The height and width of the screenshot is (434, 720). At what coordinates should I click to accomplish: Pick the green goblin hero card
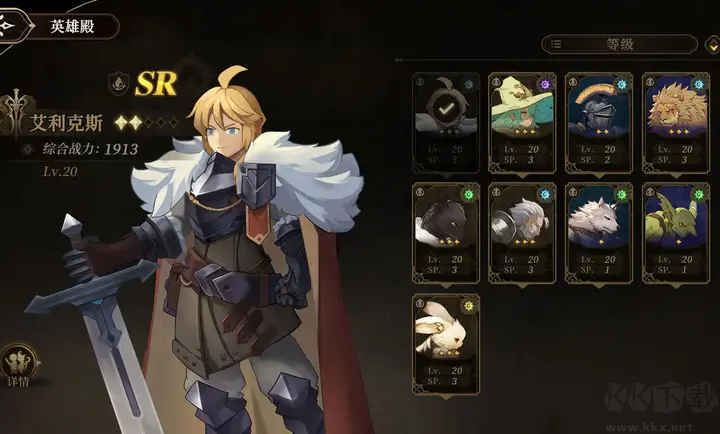click(x=674, y=229)
